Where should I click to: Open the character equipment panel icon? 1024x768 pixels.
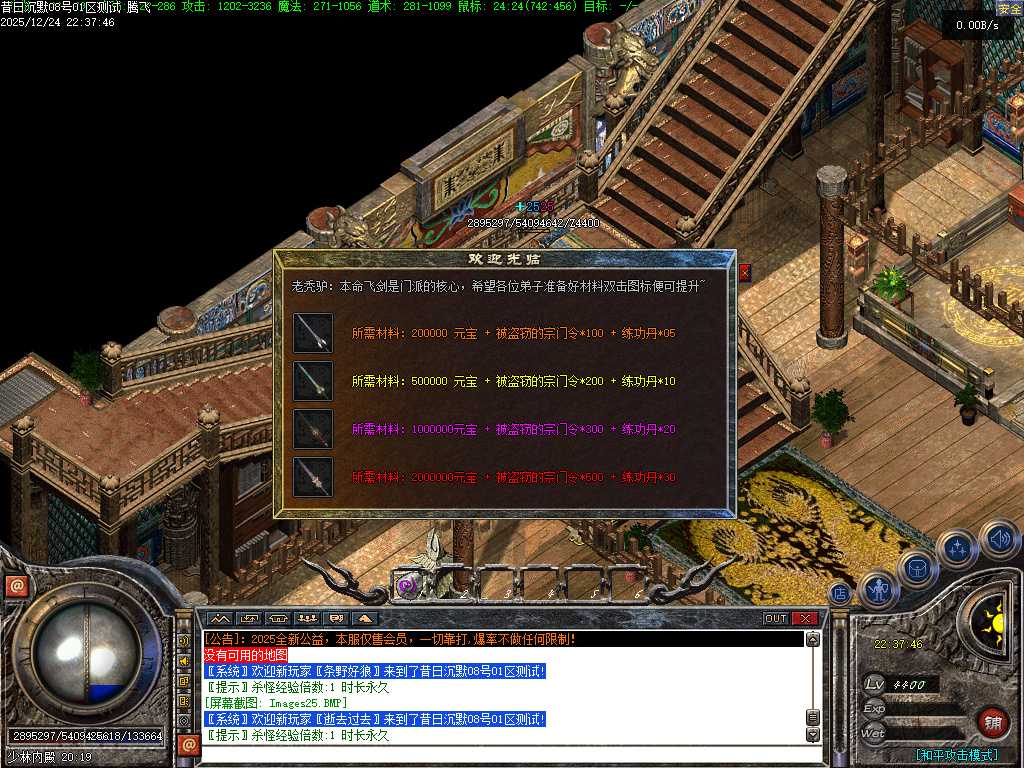pyautogui.click(x=879, y=590)
